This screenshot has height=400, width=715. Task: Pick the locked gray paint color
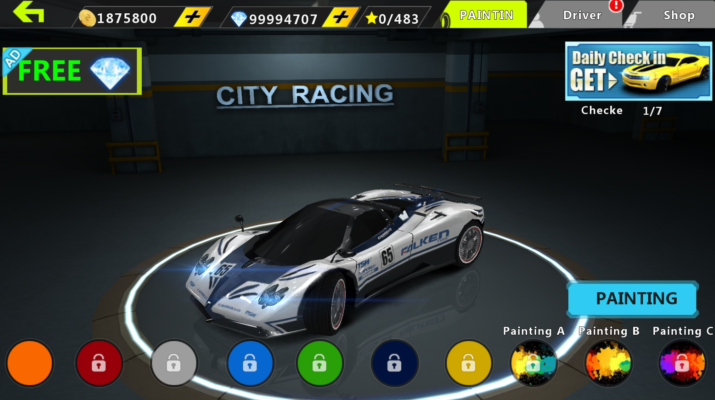(174, 363)
